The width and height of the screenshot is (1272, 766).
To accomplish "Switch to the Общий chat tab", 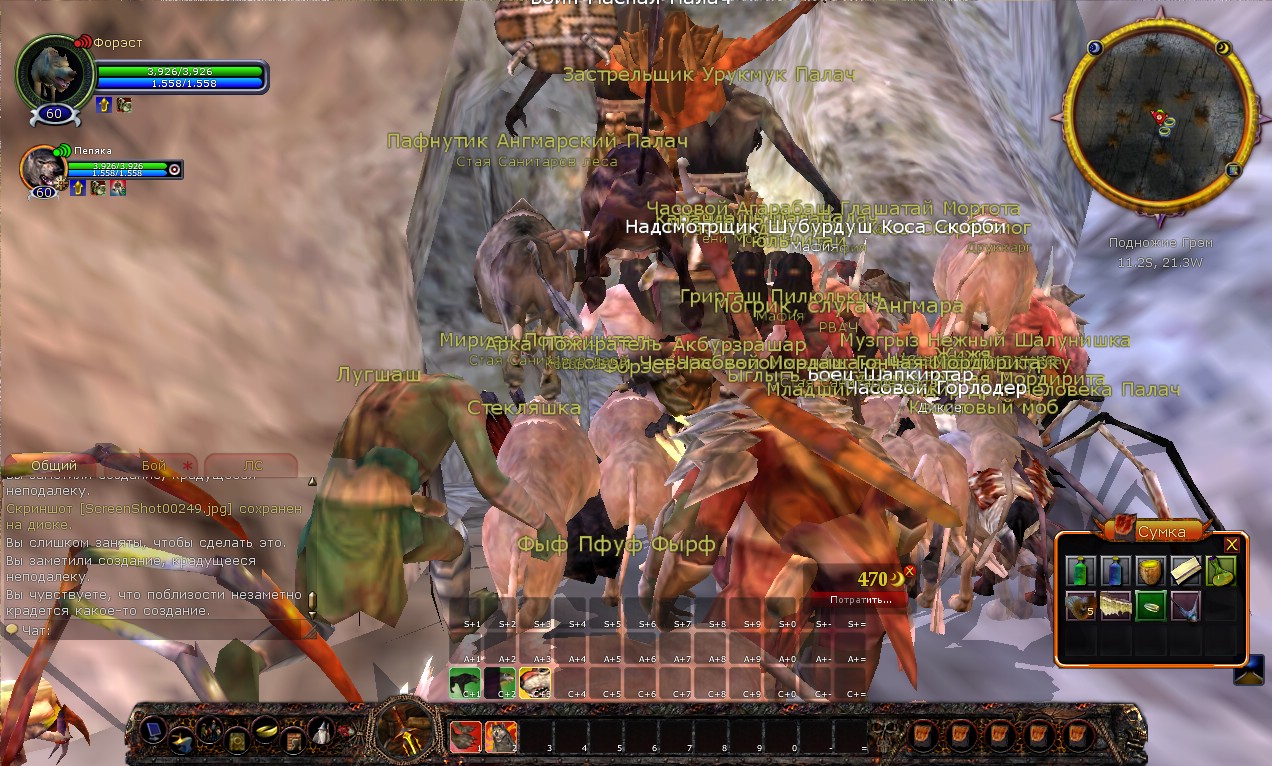I will (x=54, y=466).
